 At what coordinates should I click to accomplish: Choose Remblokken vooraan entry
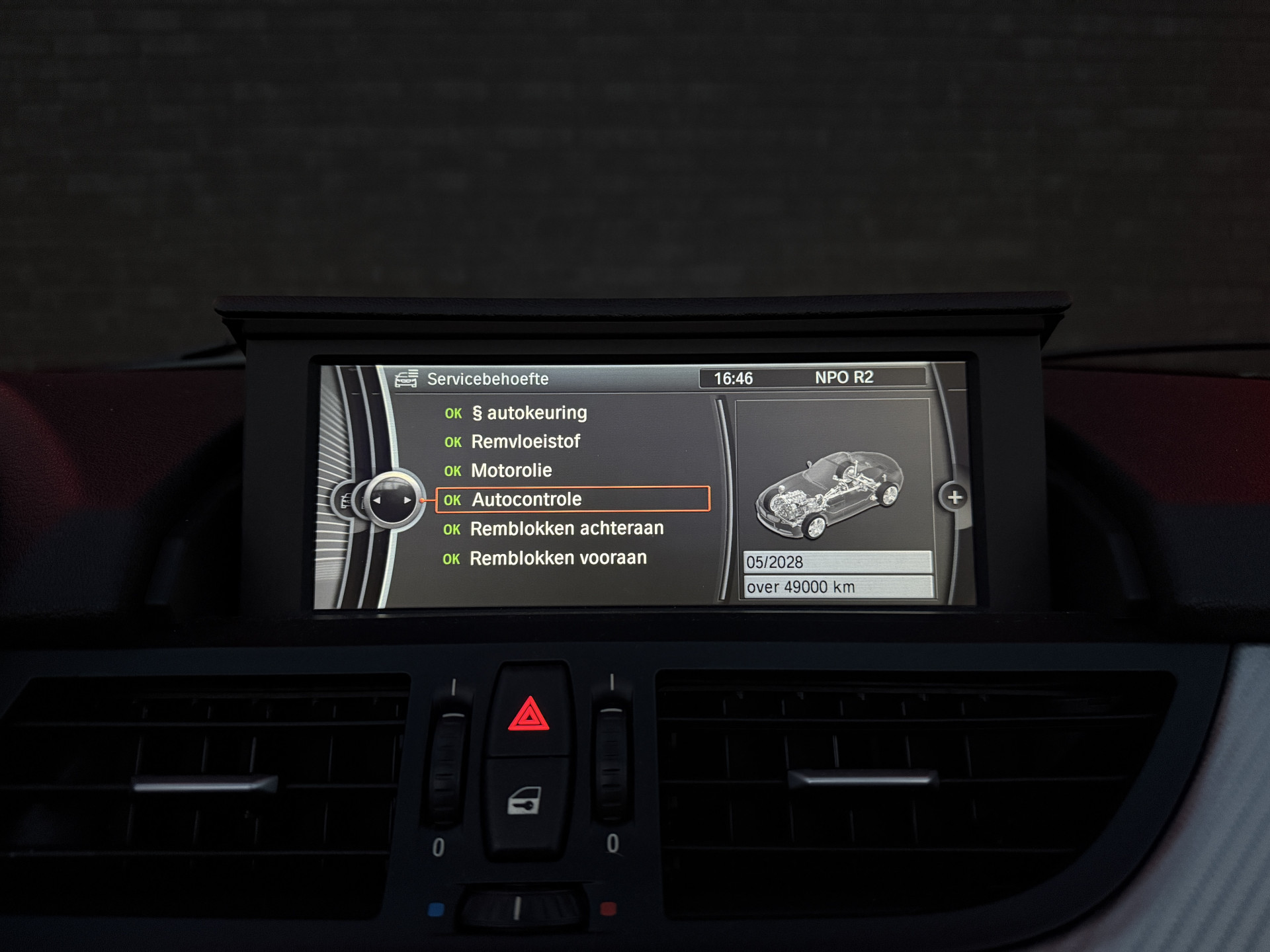558,559
